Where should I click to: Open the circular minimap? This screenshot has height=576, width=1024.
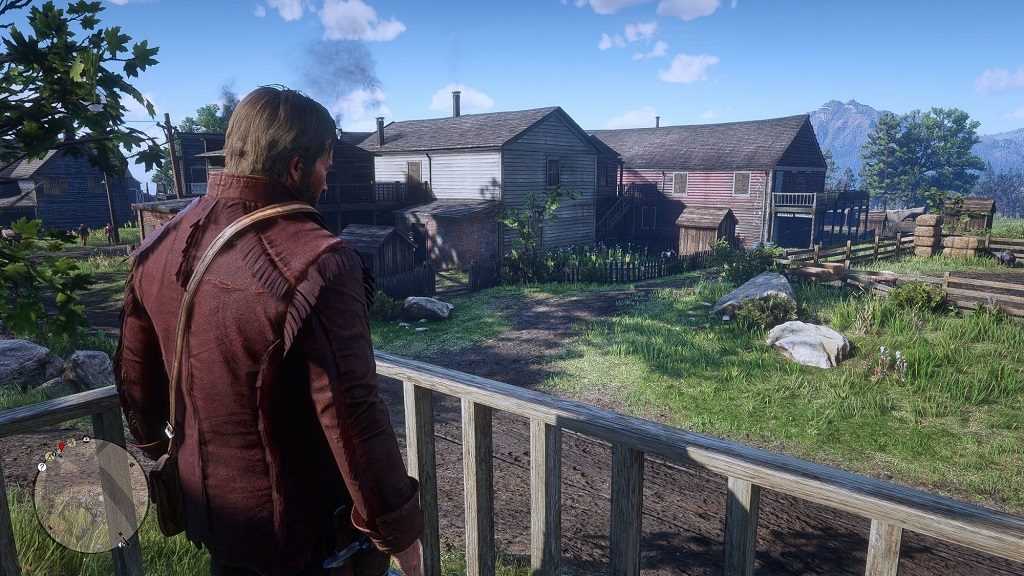(x=90, y=496)
